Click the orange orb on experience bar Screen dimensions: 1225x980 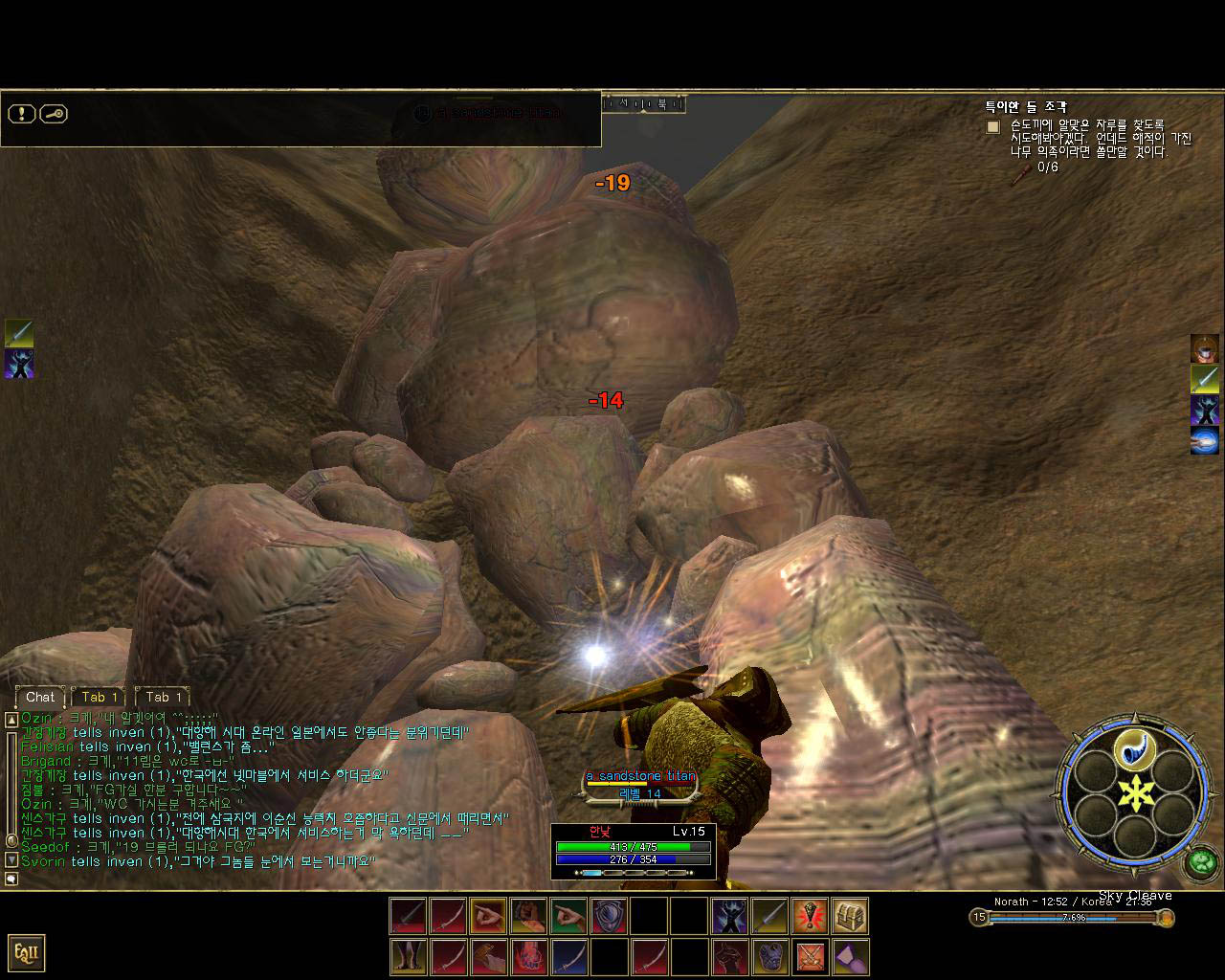[1166, 918]
